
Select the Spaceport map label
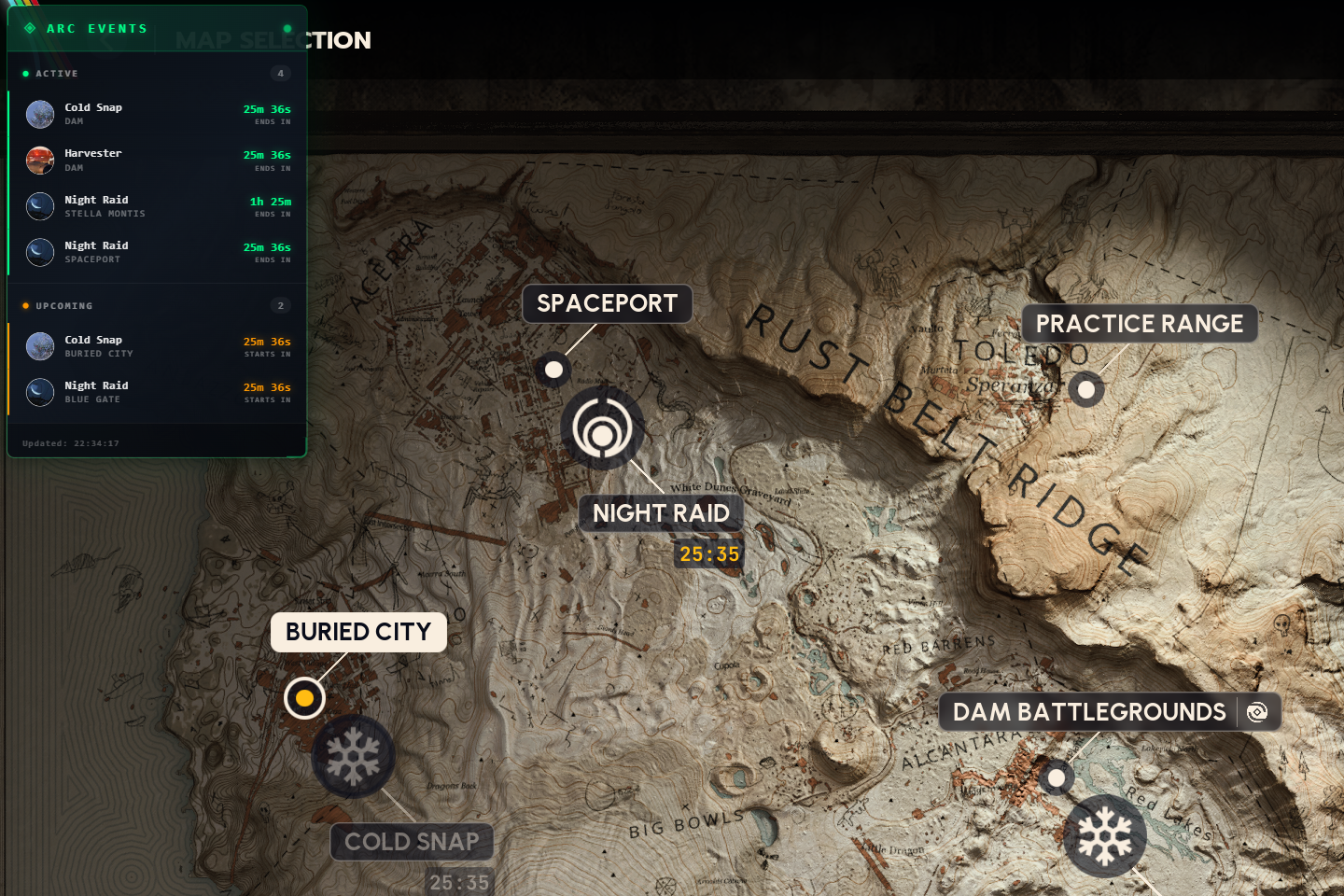pyautogui.click(x=607, y=303)
